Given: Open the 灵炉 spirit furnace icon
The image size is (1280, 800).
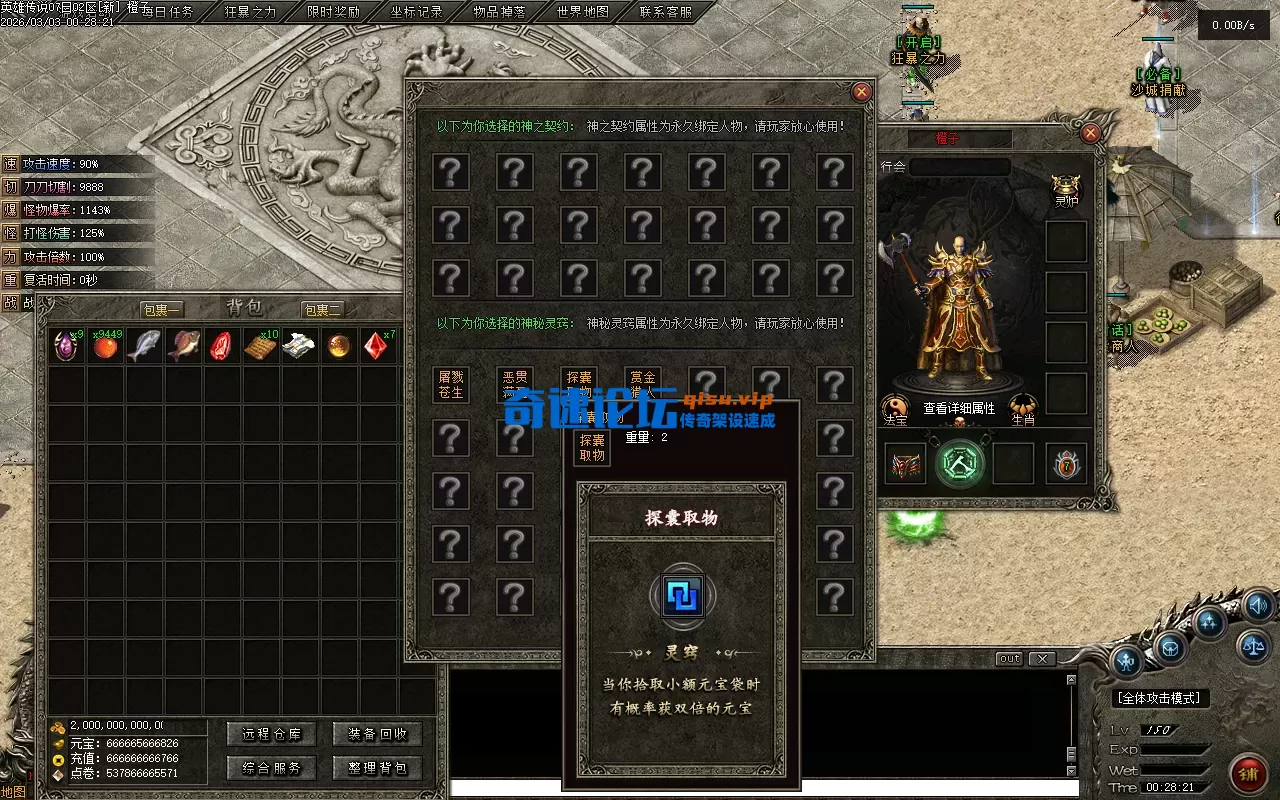Looking at the screenshot, I should point(1067,188).
